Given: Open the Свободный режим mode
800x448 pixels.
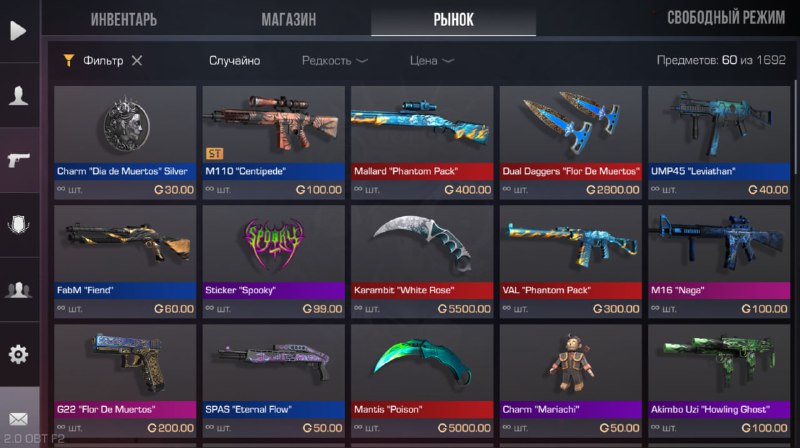Looking at the screenshot, I should 726,18.
